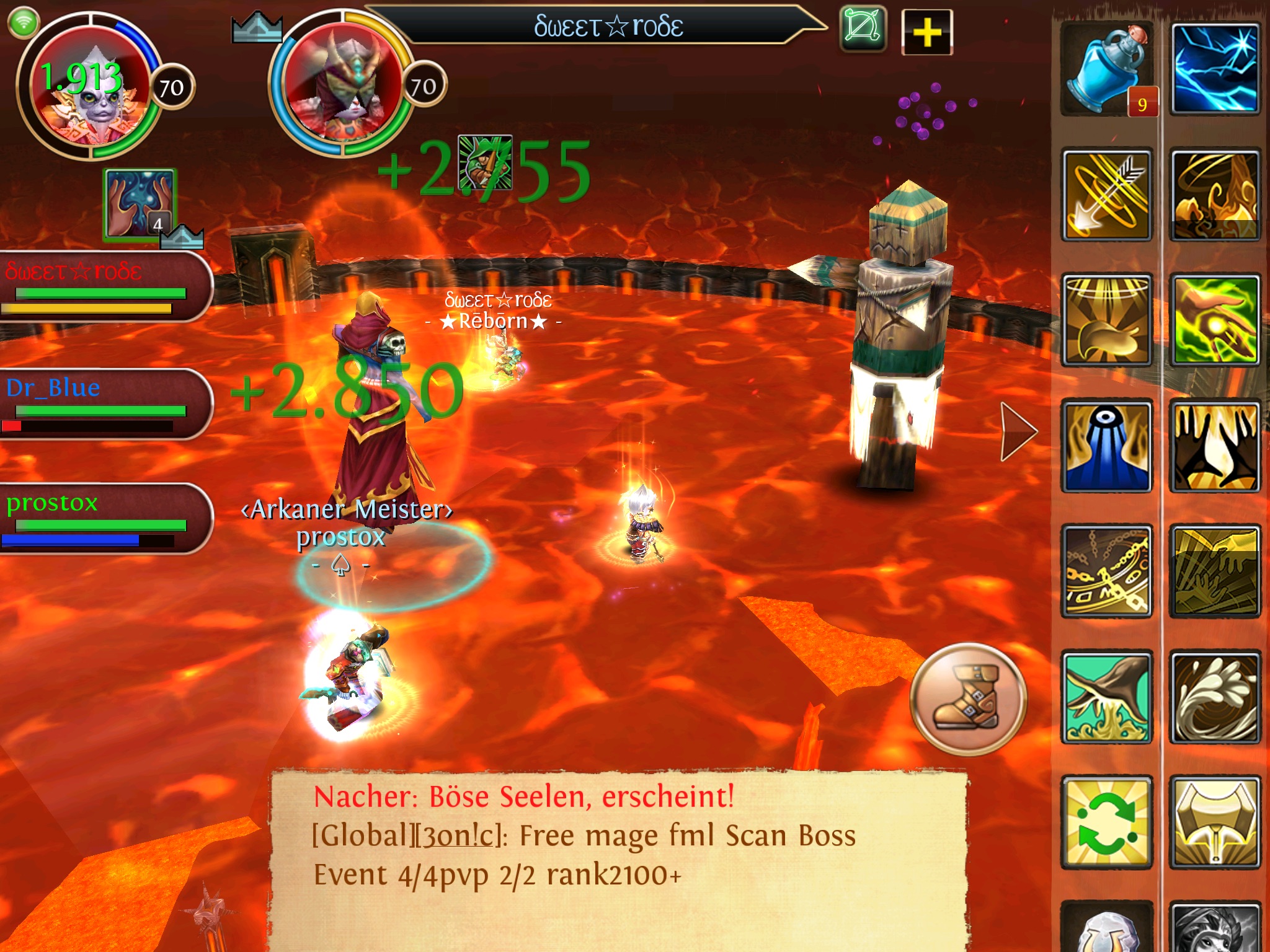Click the yellow plus button

[x=927, y=32]
